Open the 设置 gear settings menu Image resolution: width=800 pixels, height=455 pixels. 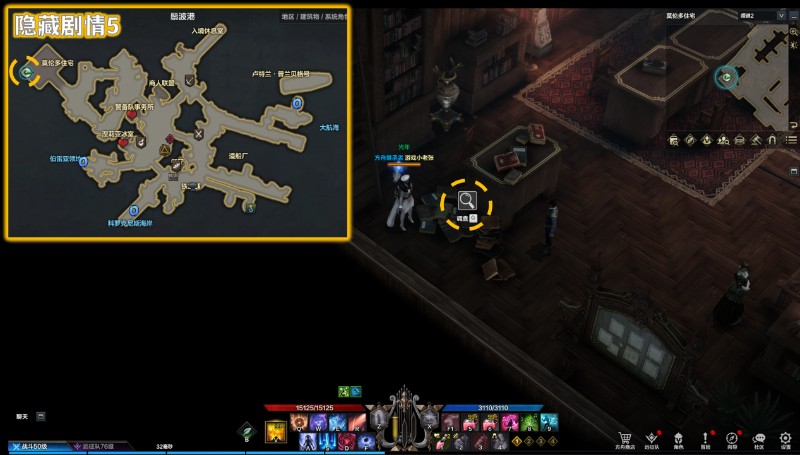(x=785, y=438)
